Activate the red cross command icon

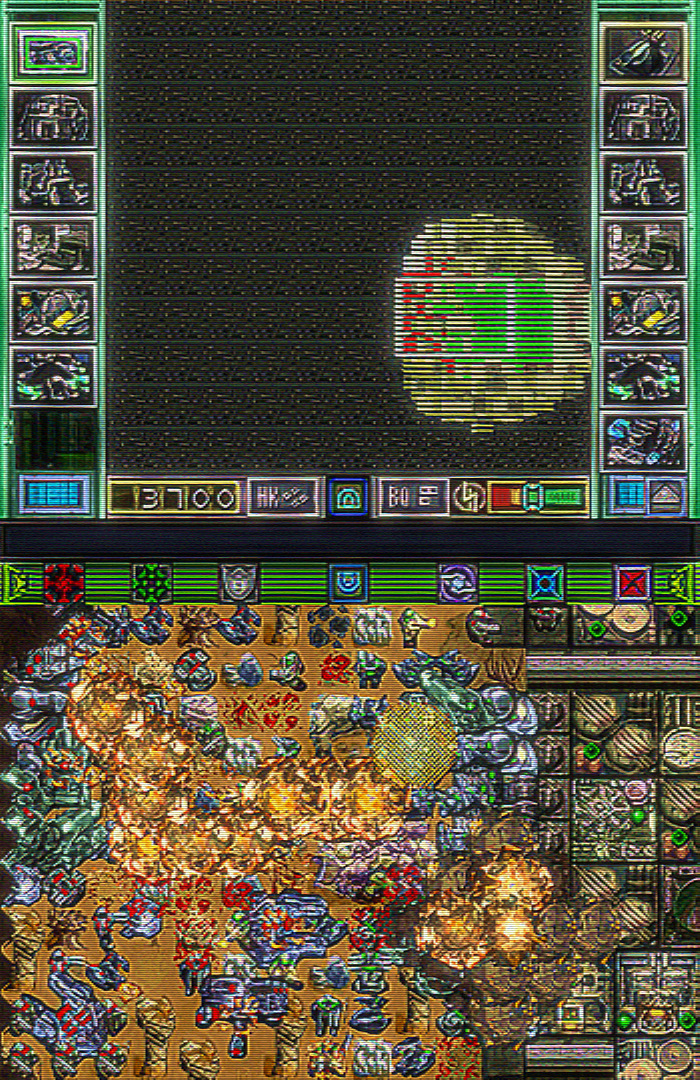pos(64,582)
